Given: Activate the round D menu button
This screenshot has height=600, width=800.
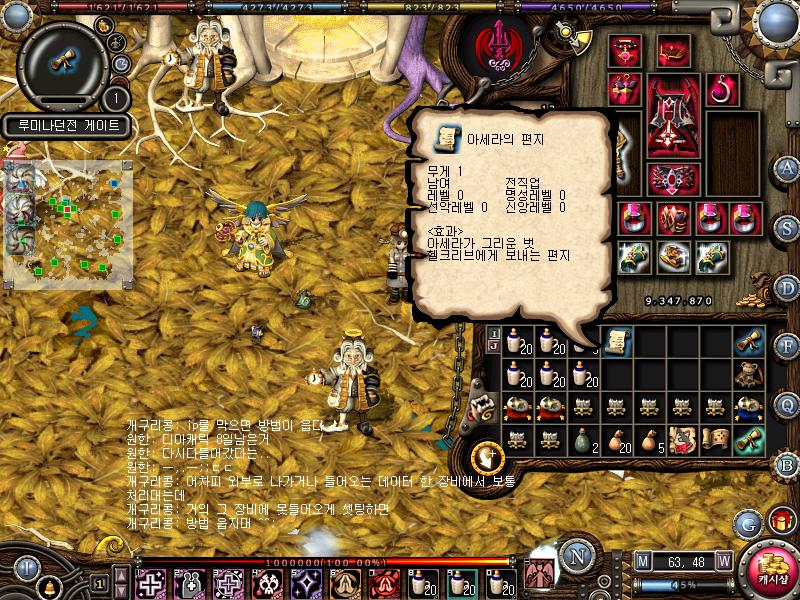Looking at the screenshot, I should coord(788,288).
